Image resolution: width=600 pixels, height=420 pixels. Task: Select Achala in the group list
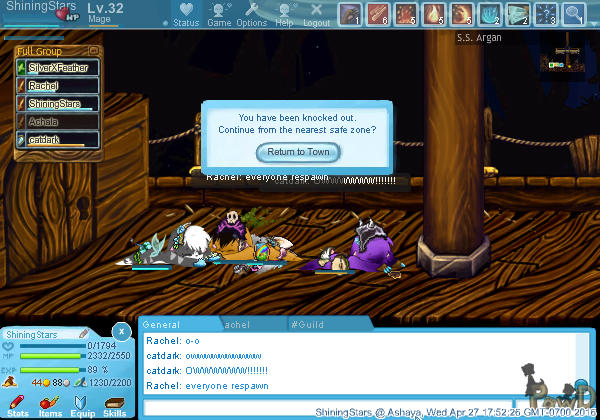click(58, 122)
